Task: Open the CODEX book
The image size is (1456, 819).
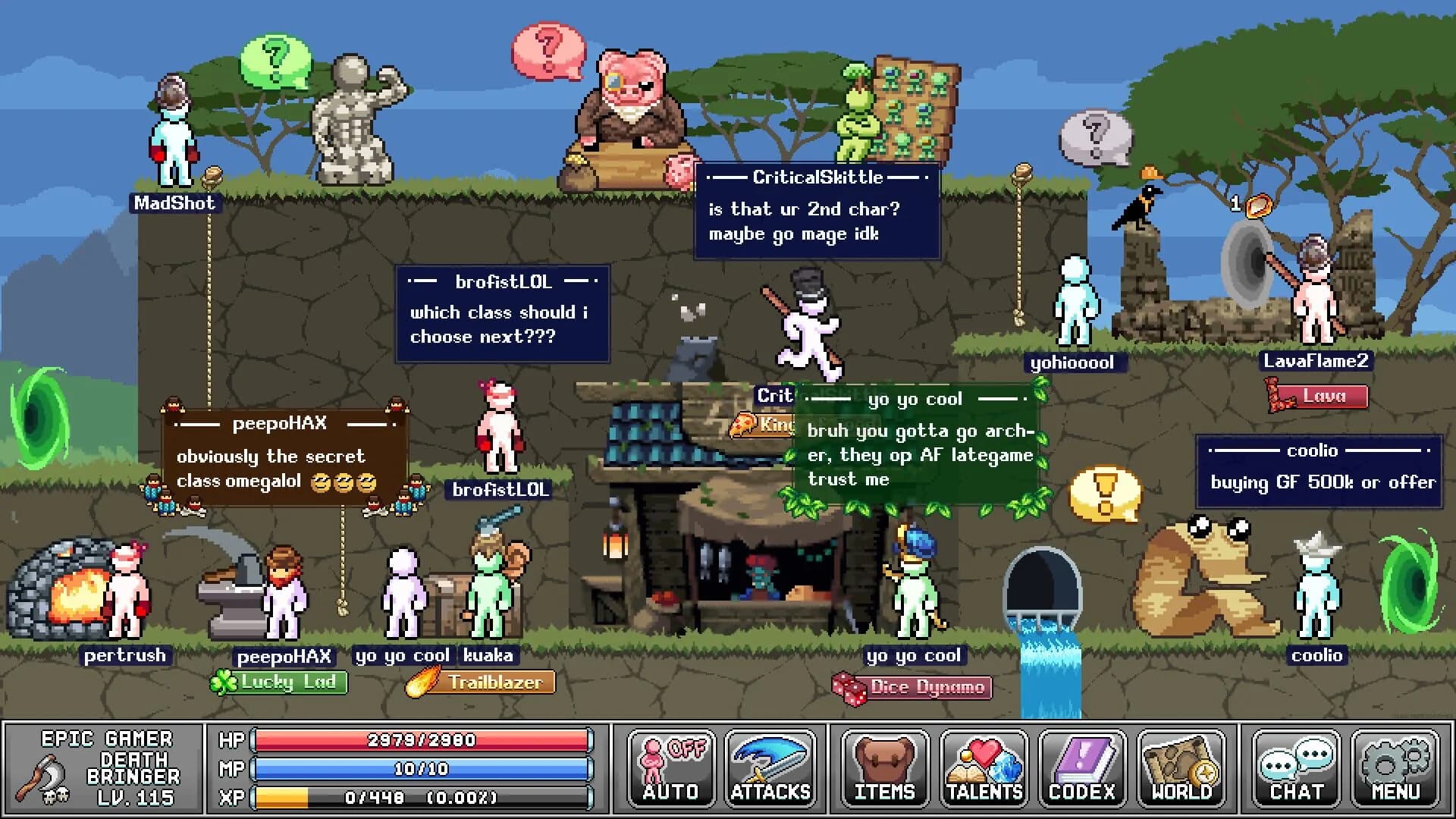Action: [x=1082, y=768]
